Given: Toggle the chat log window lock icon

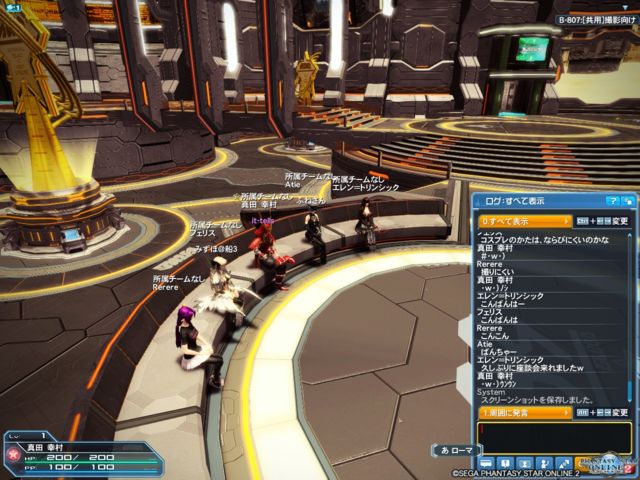Looking at the screenshot, I should coord(627,202).
